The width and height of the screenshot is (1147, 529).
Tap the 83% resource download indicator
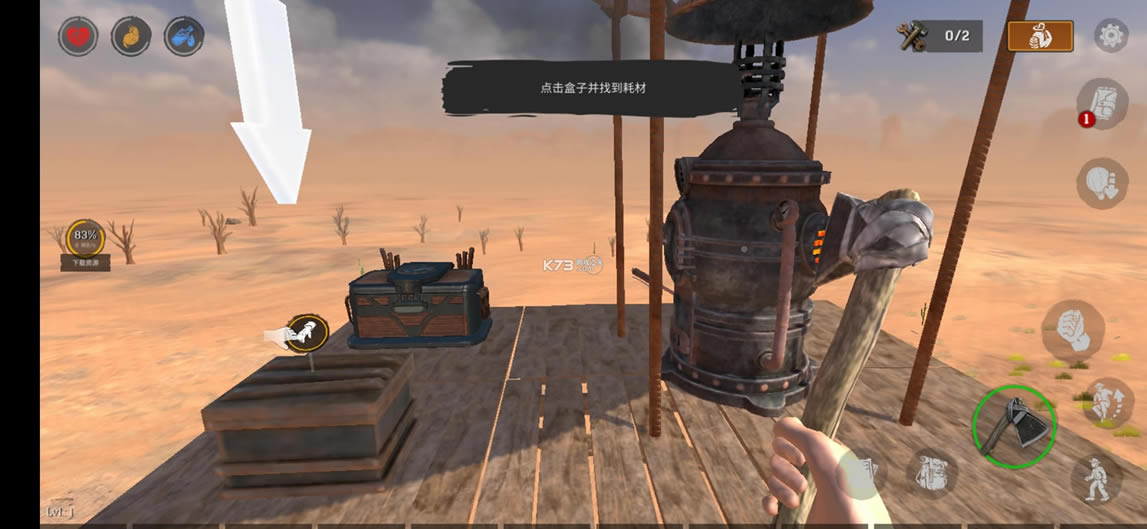pyautogui.click(x=85, y=239)
